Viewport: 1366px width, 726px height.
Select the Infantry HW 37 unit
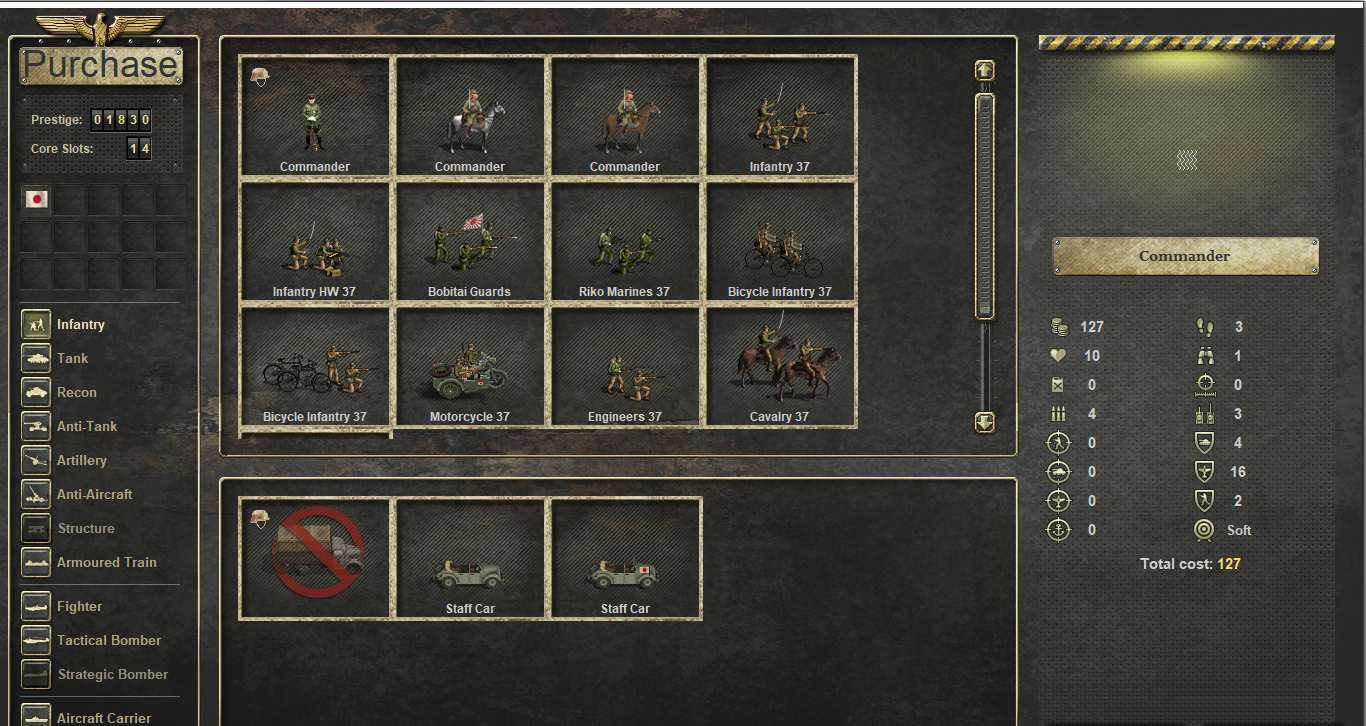(315, 242)
